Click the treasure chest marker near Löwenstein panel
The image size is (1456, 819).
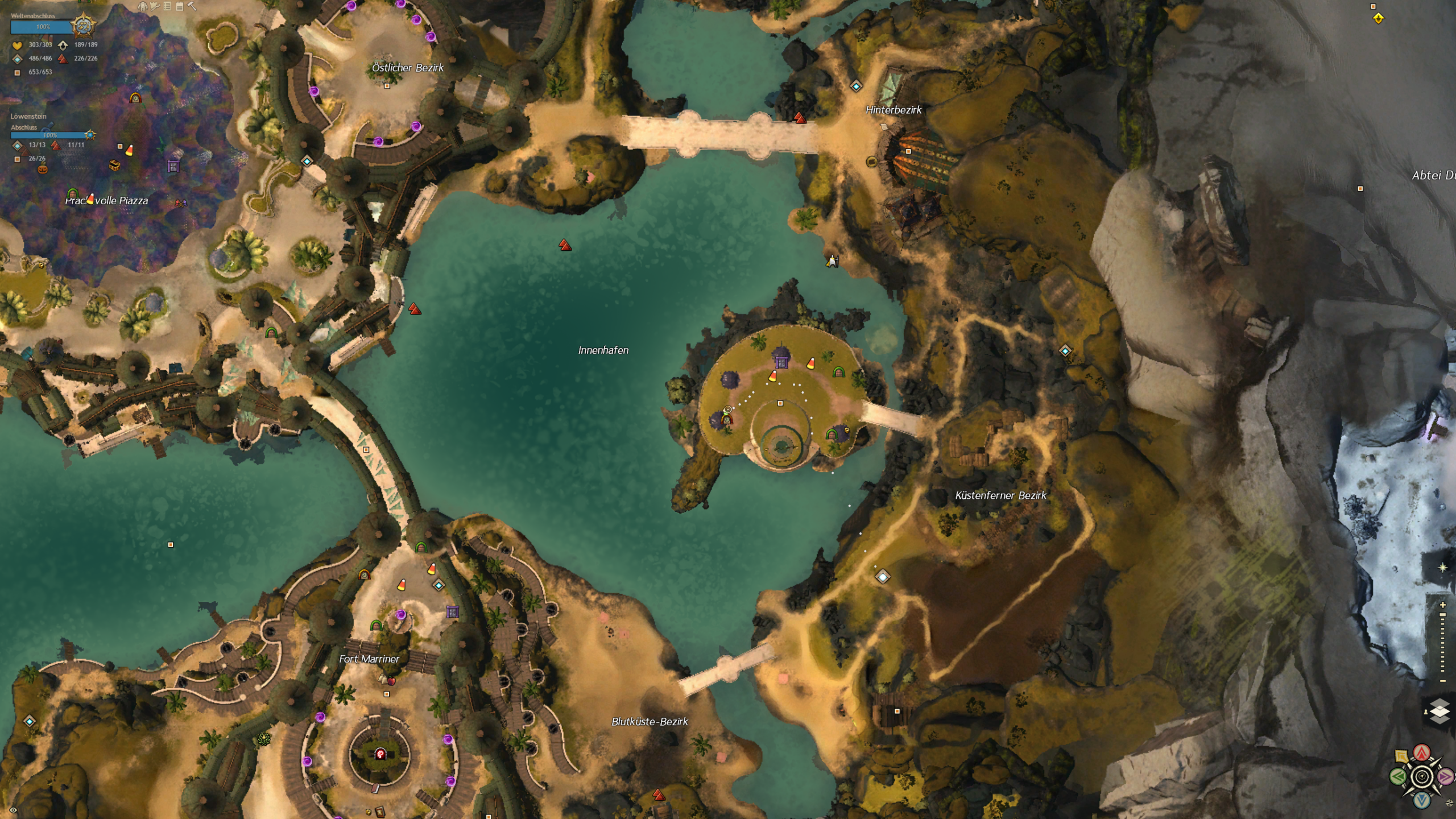click(114, 166)
